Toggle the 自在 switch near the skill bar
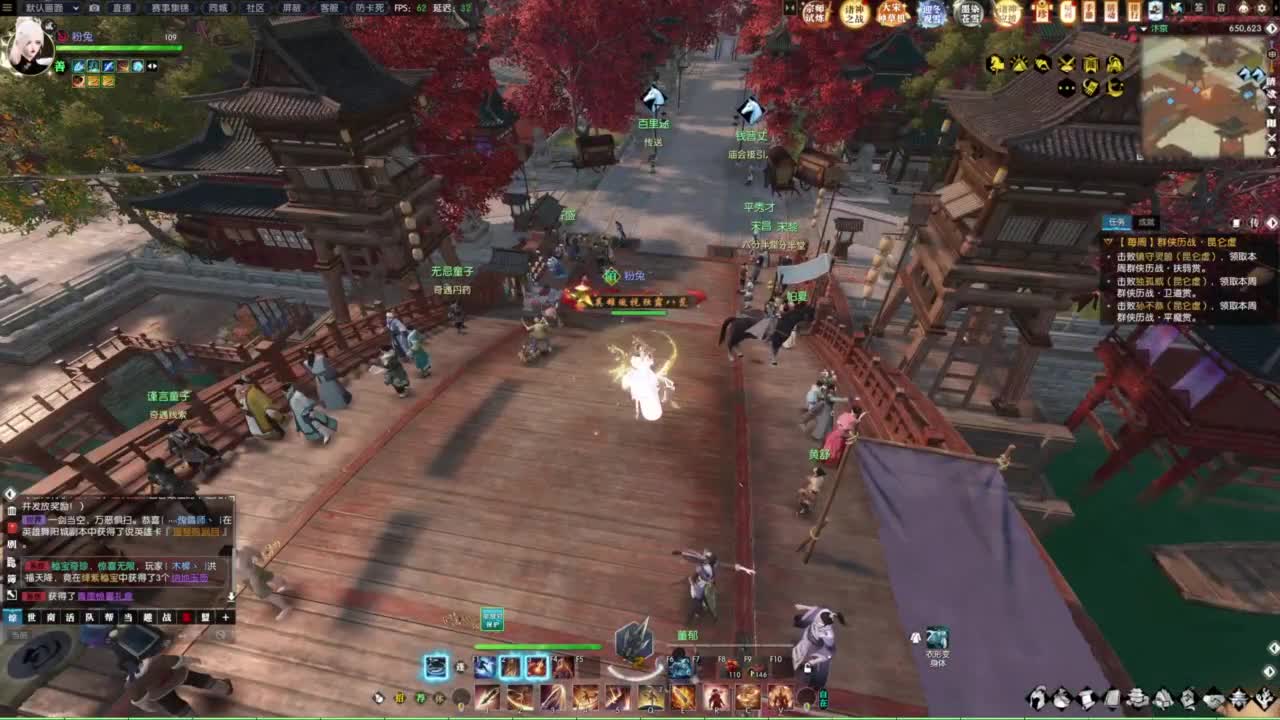The height and width of the screenshot is (720, 1280). tap(823, 697)
